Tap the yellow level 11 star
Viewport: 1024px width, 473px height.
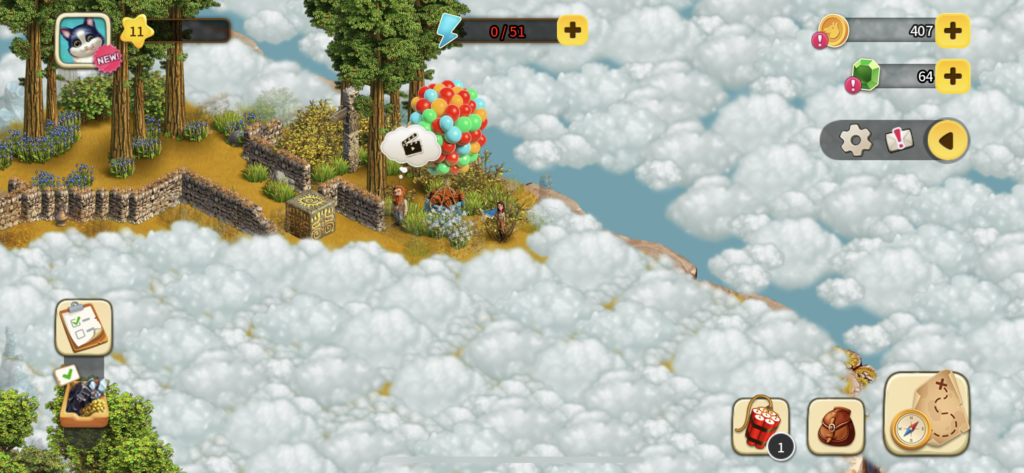click(x=135, y=30)
